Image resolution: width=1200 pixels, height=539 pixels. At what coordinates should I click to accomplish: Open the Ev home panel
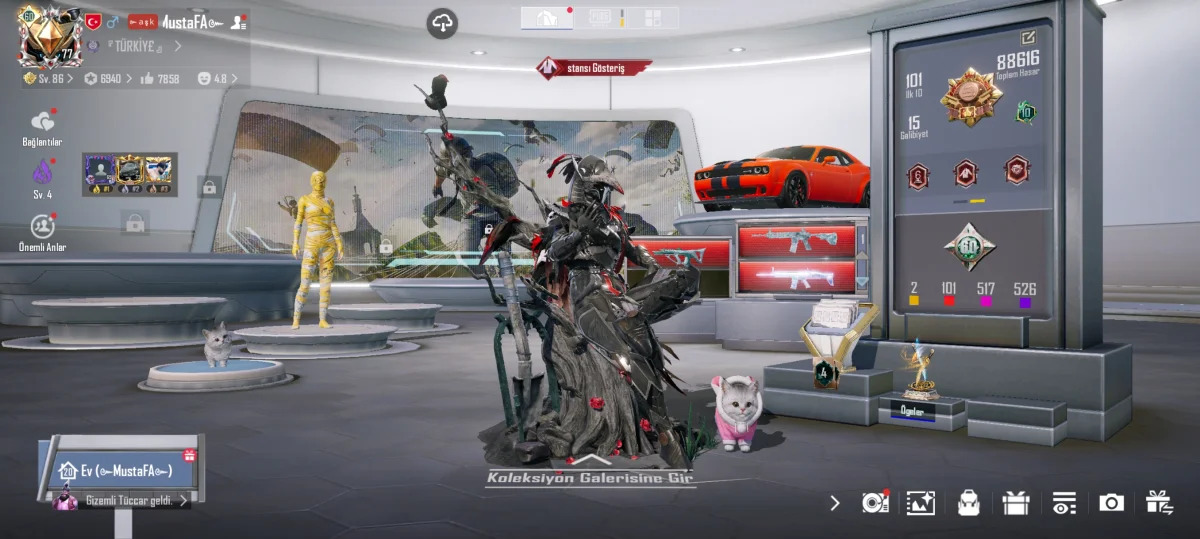[x=122, y=470]
